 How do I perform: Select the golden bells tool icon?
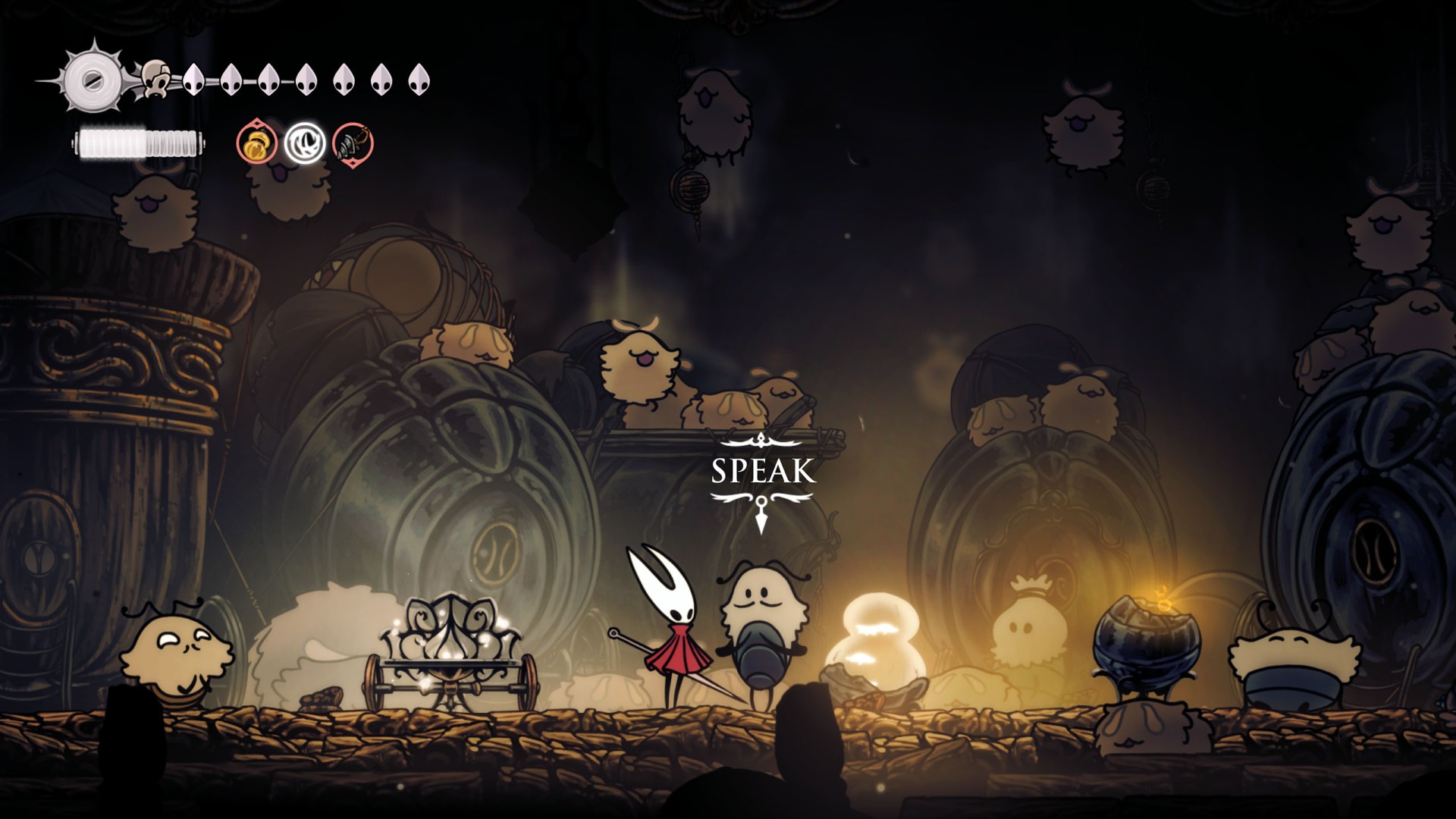click(x=256, y=143)
